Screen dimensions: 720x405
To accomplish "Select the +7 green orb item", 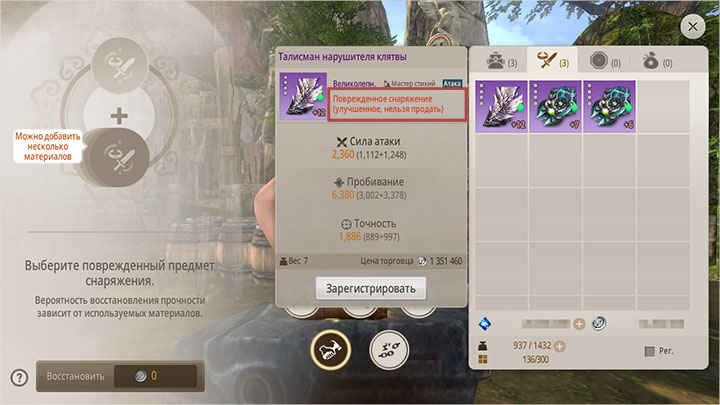I will [x=555, y=106].
